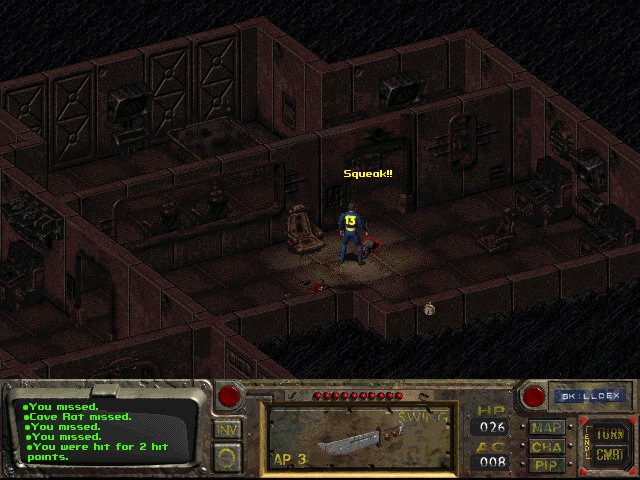
Task: Switch active hand with the red button above INV
Action: tap(229, 396)
